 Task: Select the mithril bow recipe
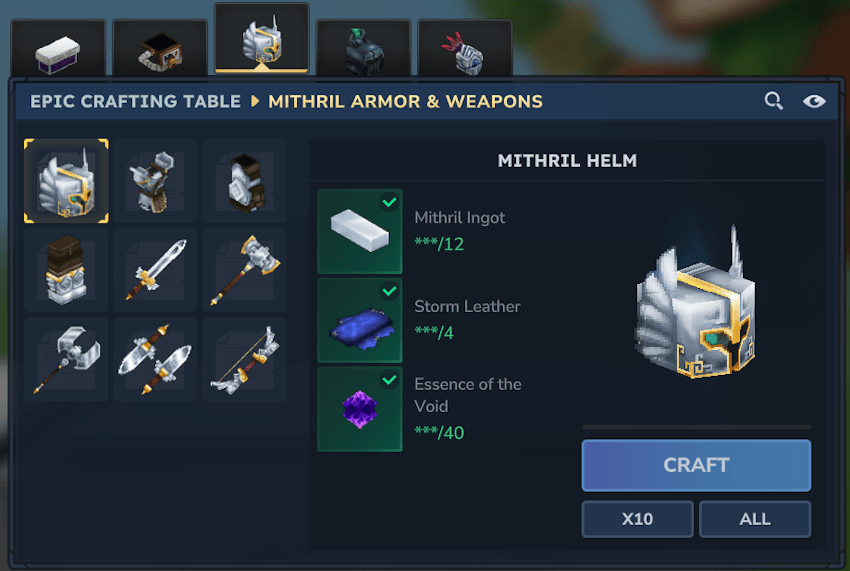point(244,359)
